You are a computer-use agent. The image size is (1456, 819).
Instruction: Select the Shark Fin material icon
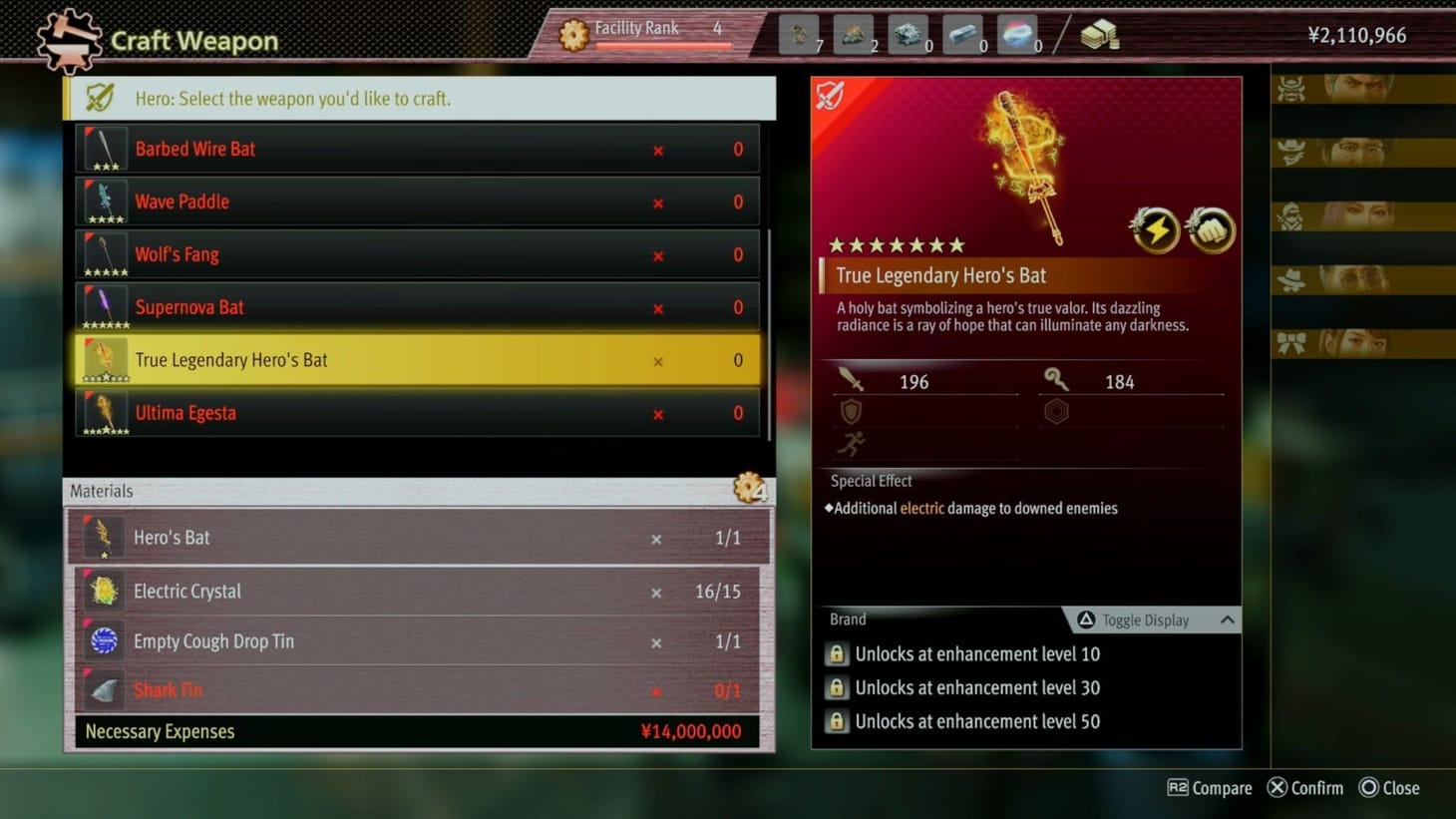(104, 689)
